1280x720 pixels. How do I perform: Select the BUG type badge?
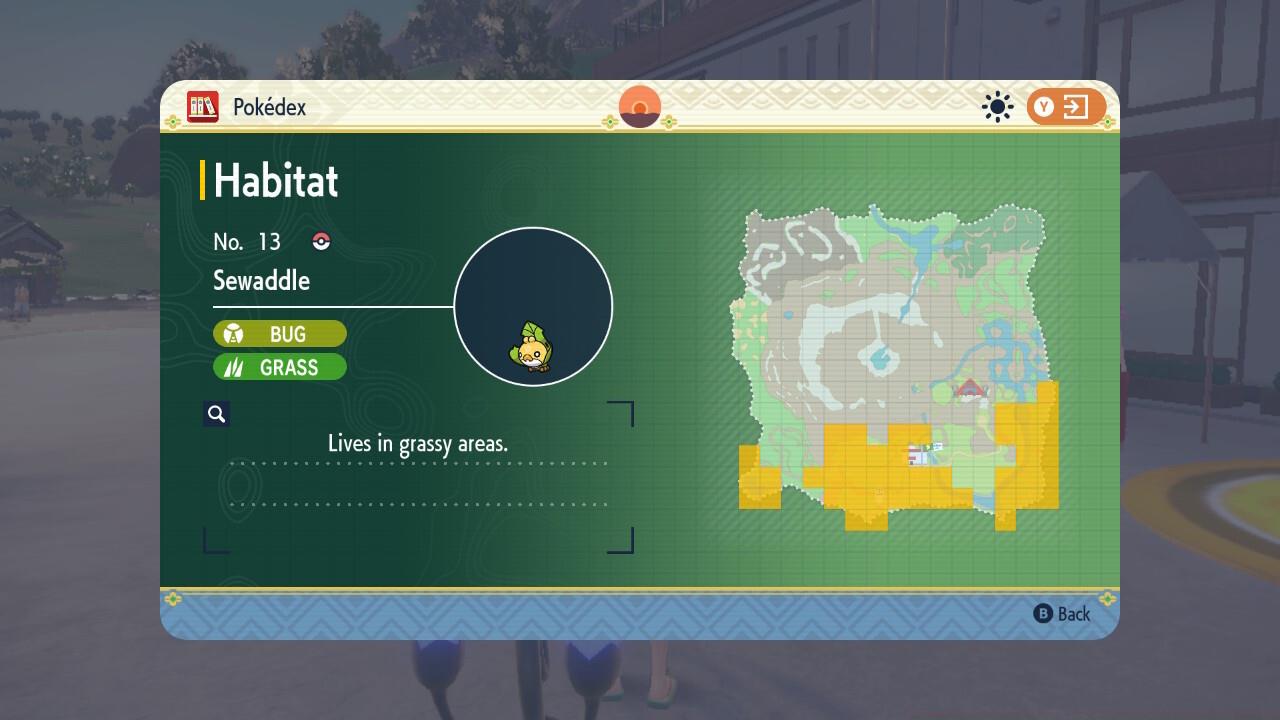280,334
